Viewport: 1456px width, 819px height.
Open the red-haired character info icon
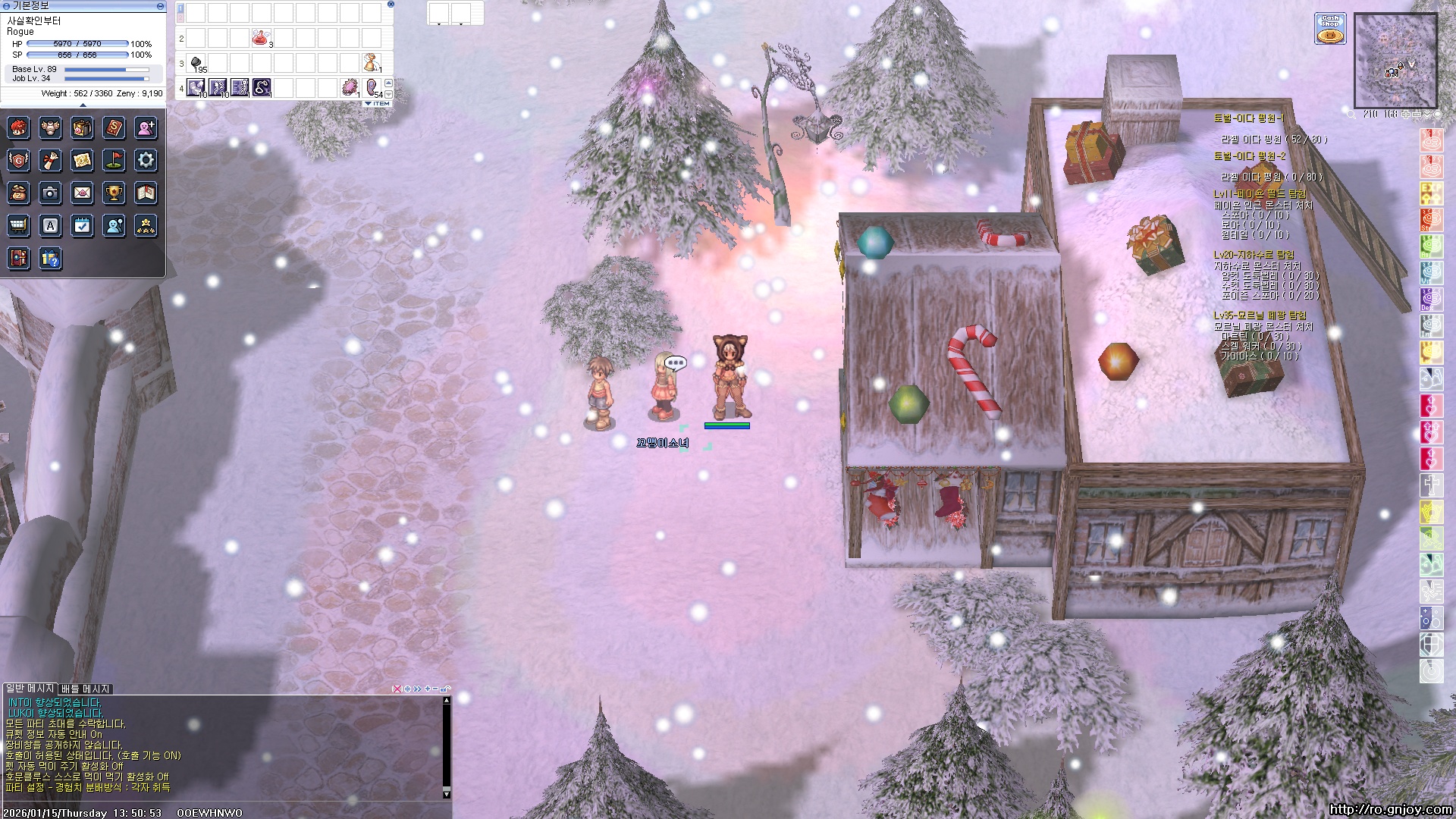pos(18,127)
